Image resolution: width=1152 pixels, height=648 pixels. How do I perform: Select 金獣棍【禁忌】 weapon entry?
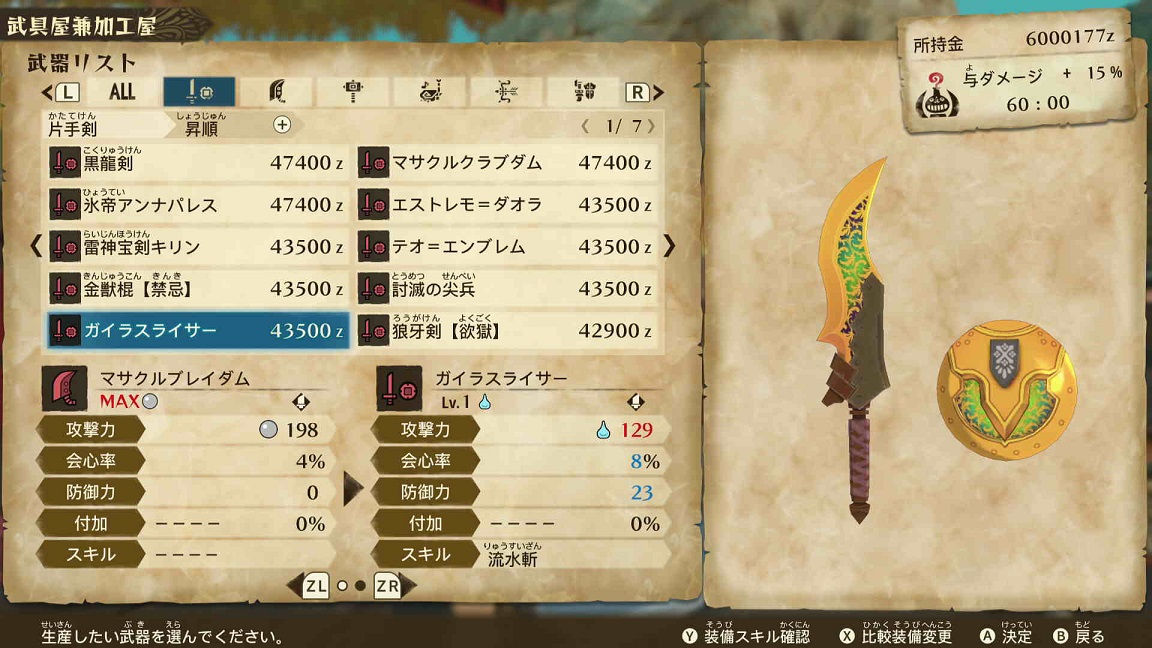pos(198,289)
